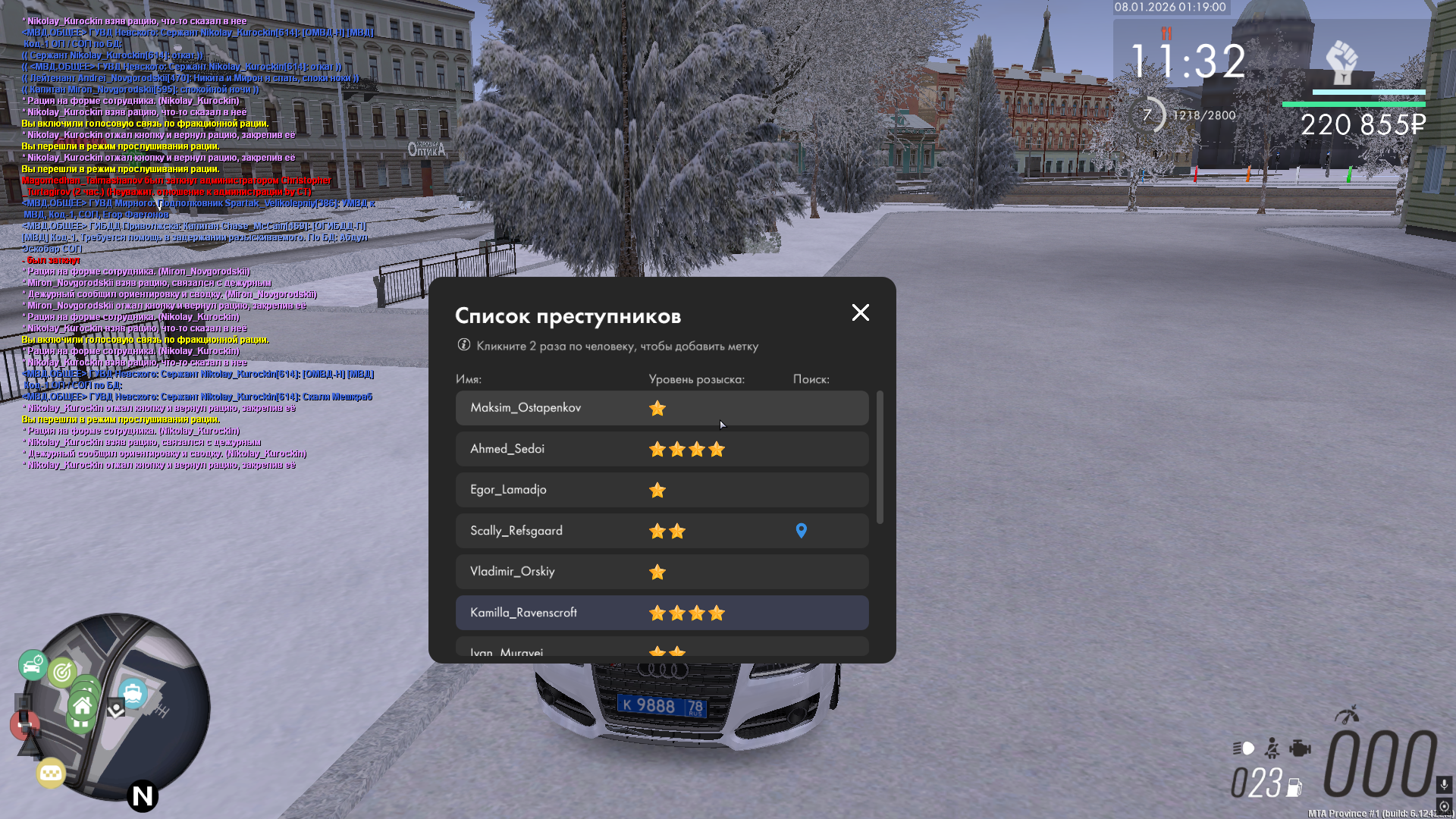Image resolution: width=1456 pixels, height=819 pixels.
Task: Select Maksim_Ostapenkov in the criminals list
Action: [x=661, y=408]
